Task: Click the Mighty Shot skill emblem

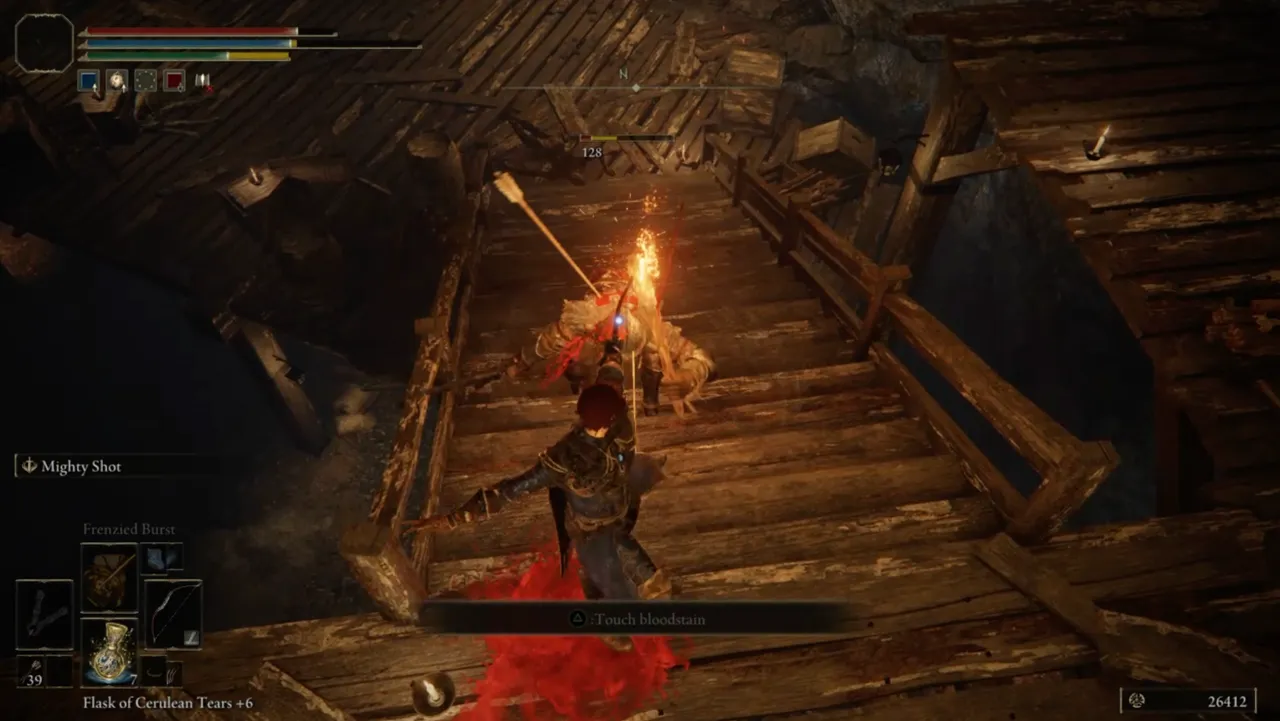Action: pos(29,466)
